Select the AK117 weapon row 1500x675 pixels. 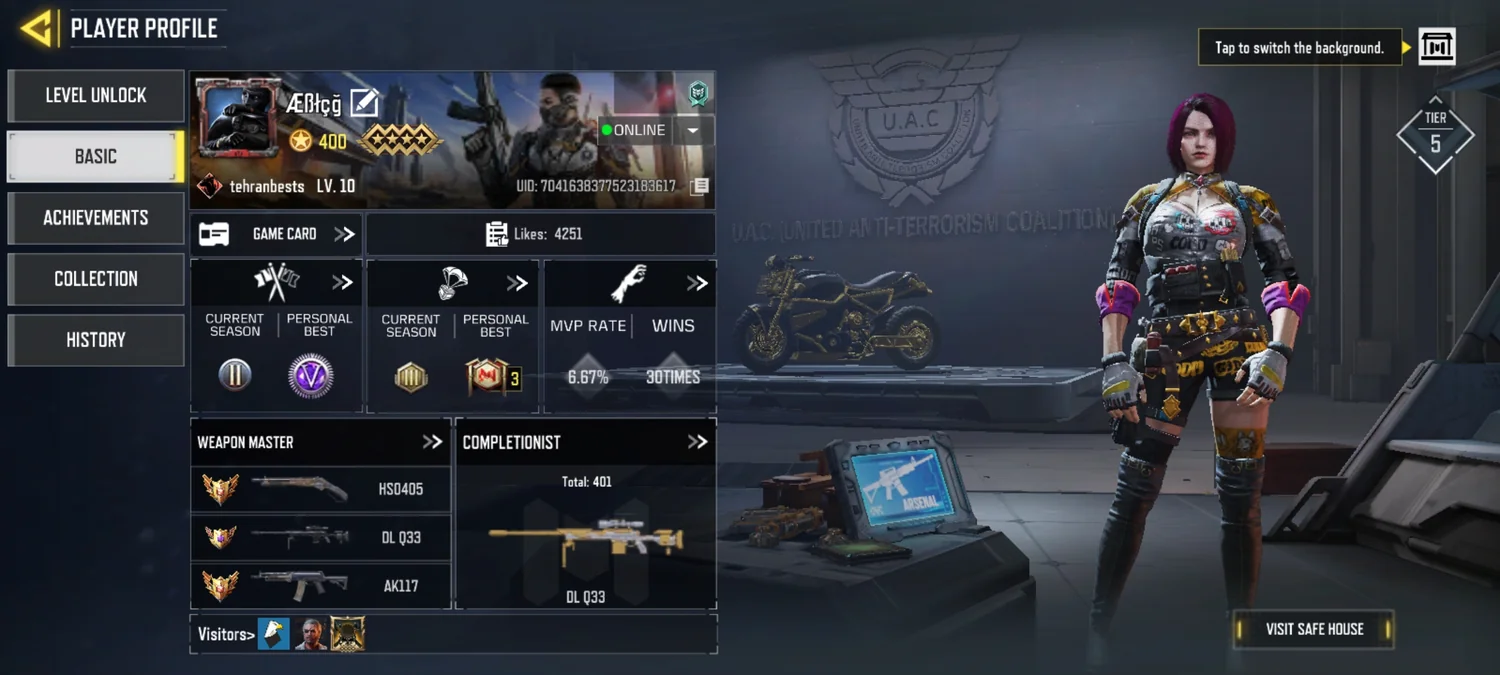tap(320, 585)
